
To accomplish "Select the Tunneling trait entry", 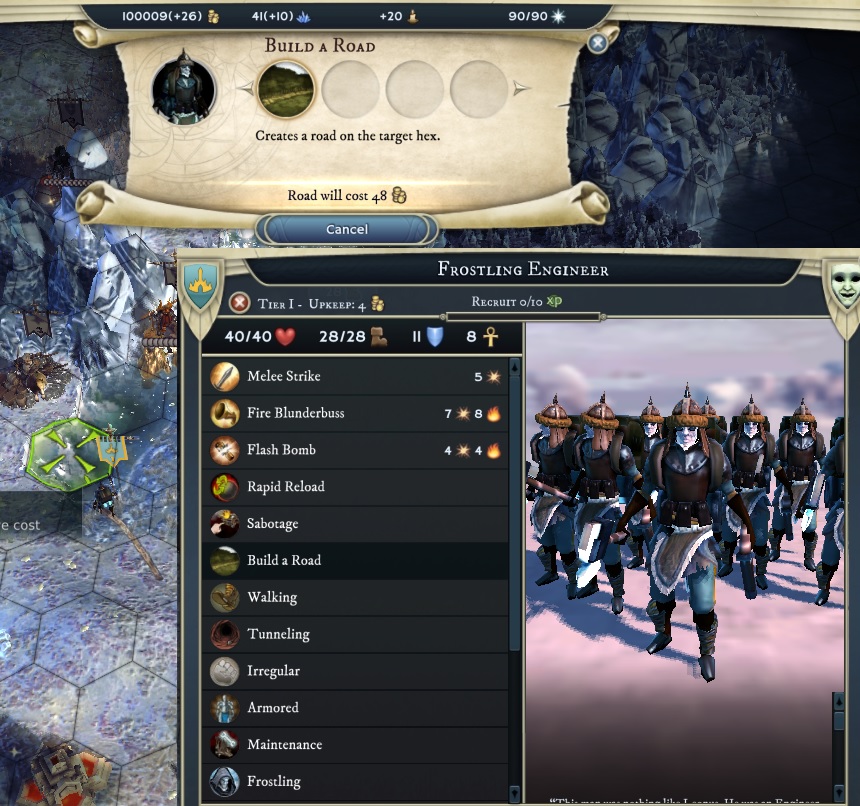I will pos(355,634).
